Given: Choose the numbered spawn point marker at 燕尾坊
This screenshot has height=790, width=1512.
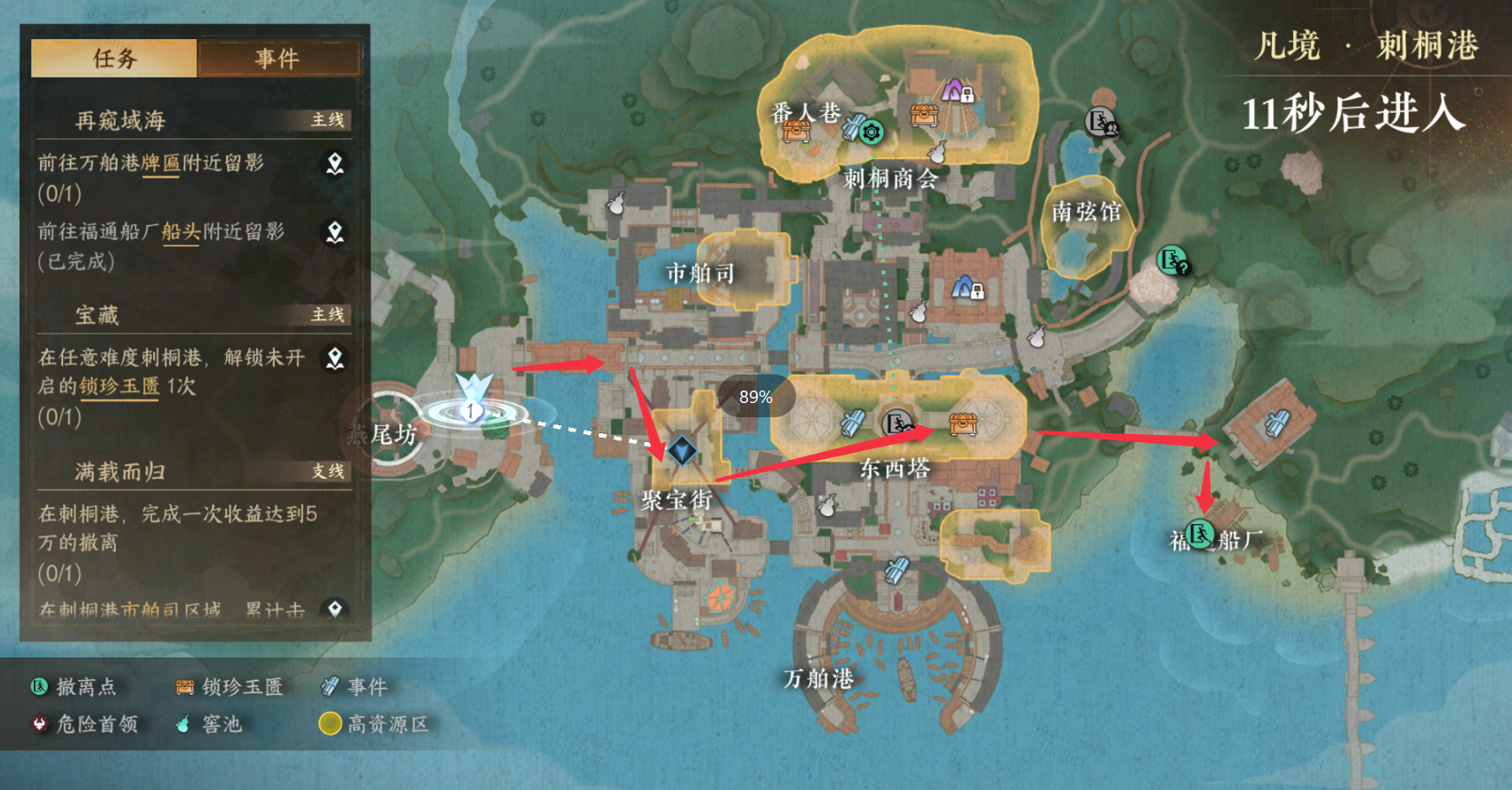Looking at the screenshot, I should click(470, 411).
